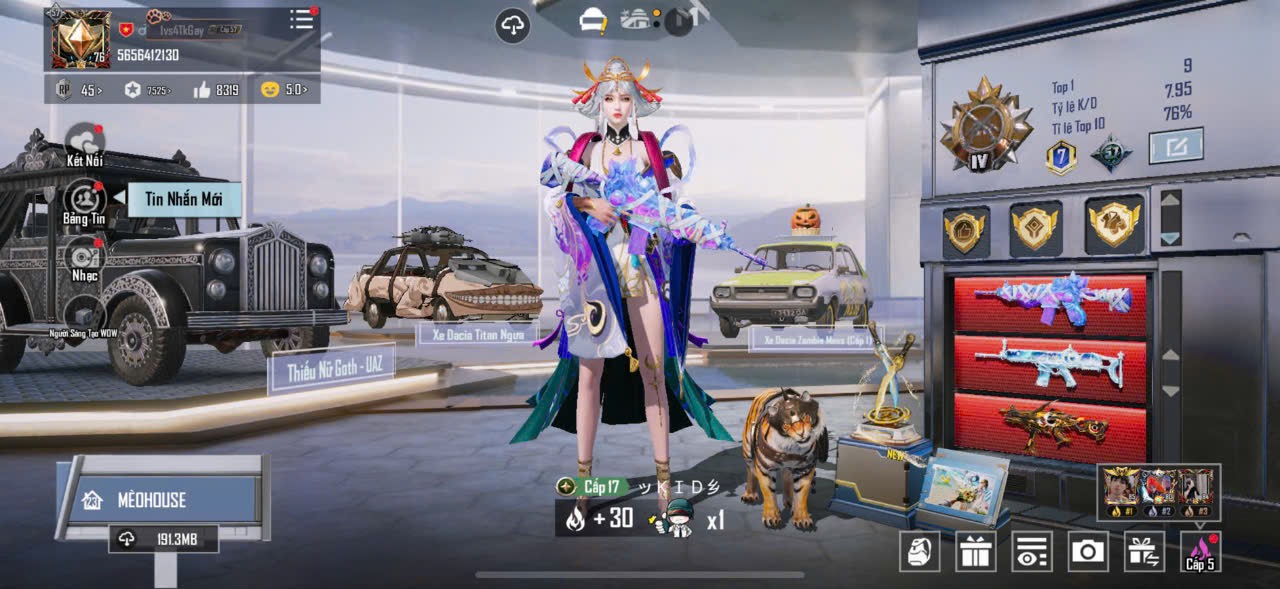Click the cloud download icon
This screenshot has height=589, width=1280.
(x=513, y=25)
